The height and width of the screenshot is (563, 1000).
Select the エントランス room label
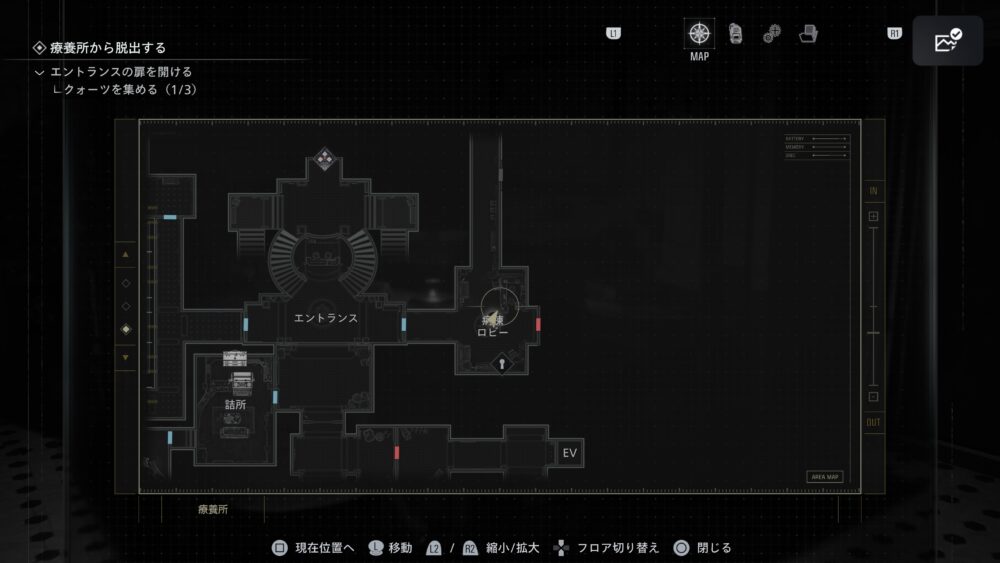pos(326,318)
